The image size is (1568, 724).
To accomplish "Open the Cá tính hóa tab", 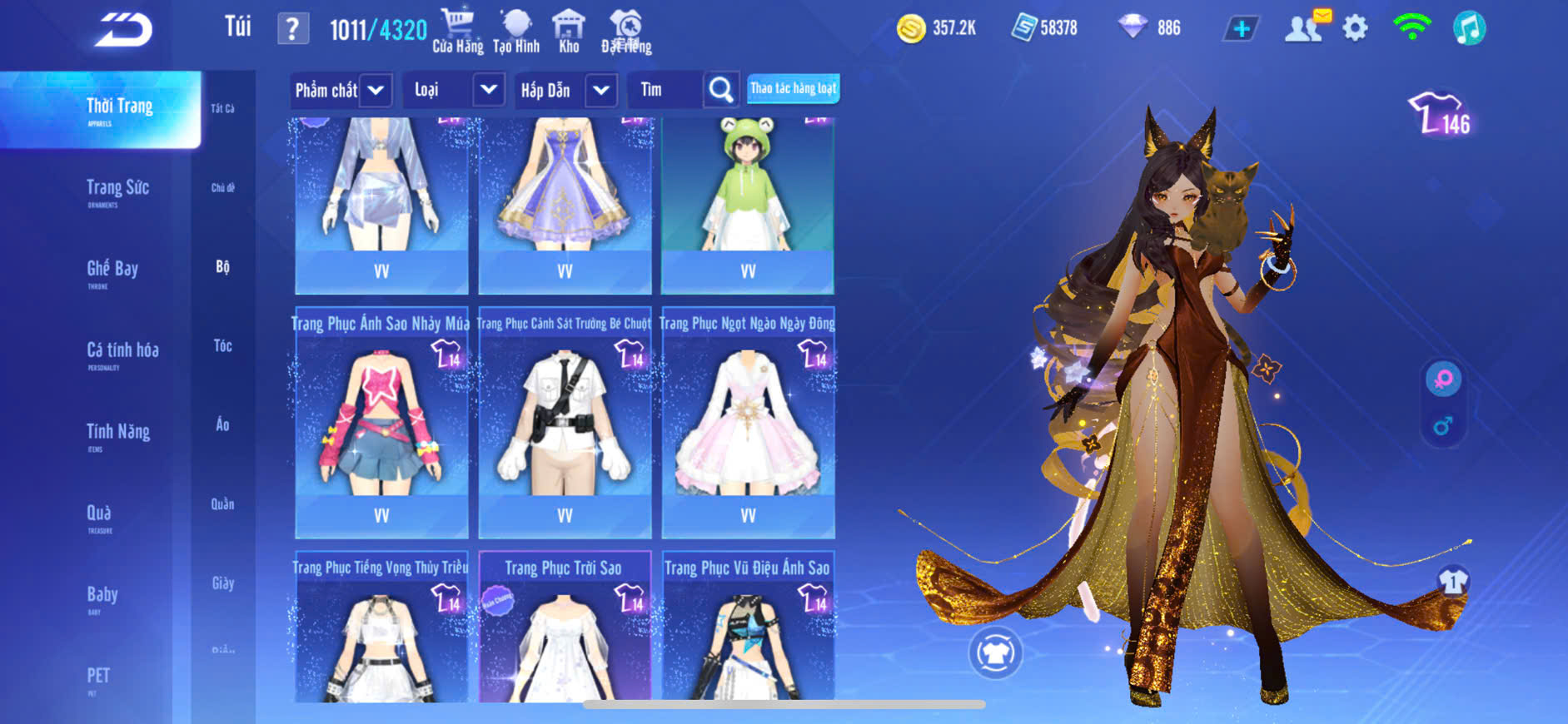I will 122,352.
